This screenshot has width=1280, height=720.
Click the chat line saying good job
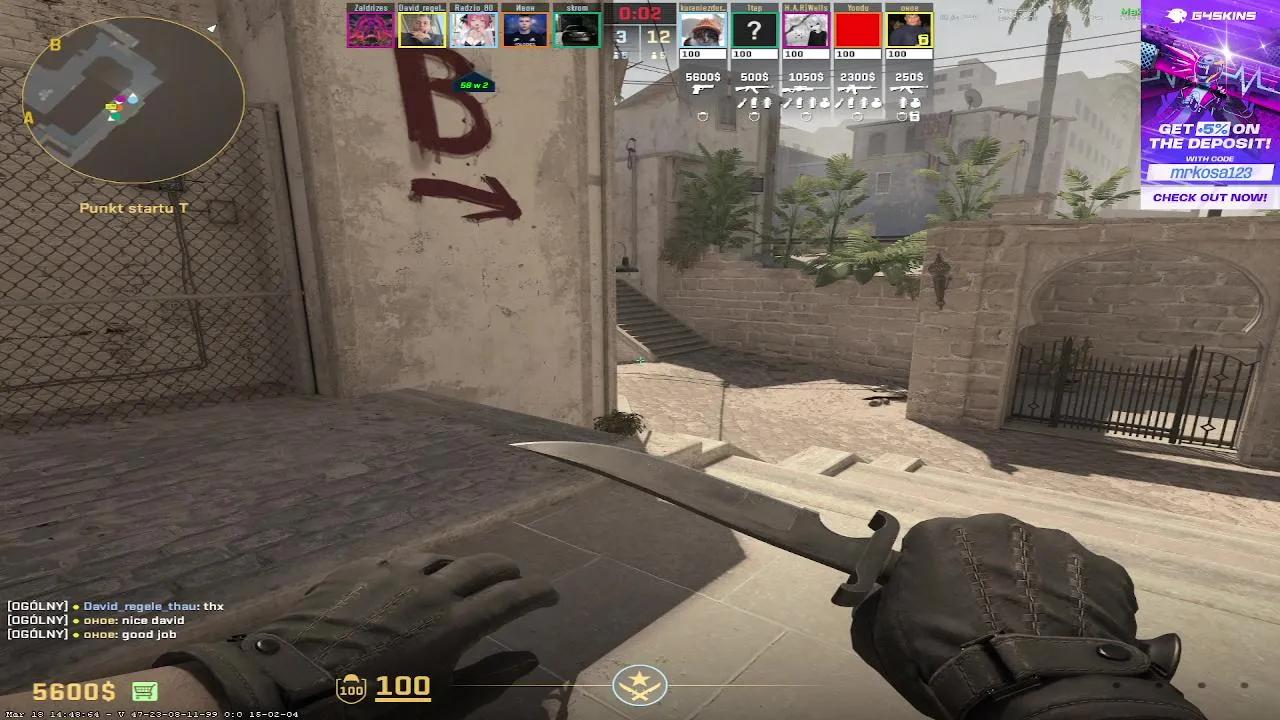tap(122, 631)
